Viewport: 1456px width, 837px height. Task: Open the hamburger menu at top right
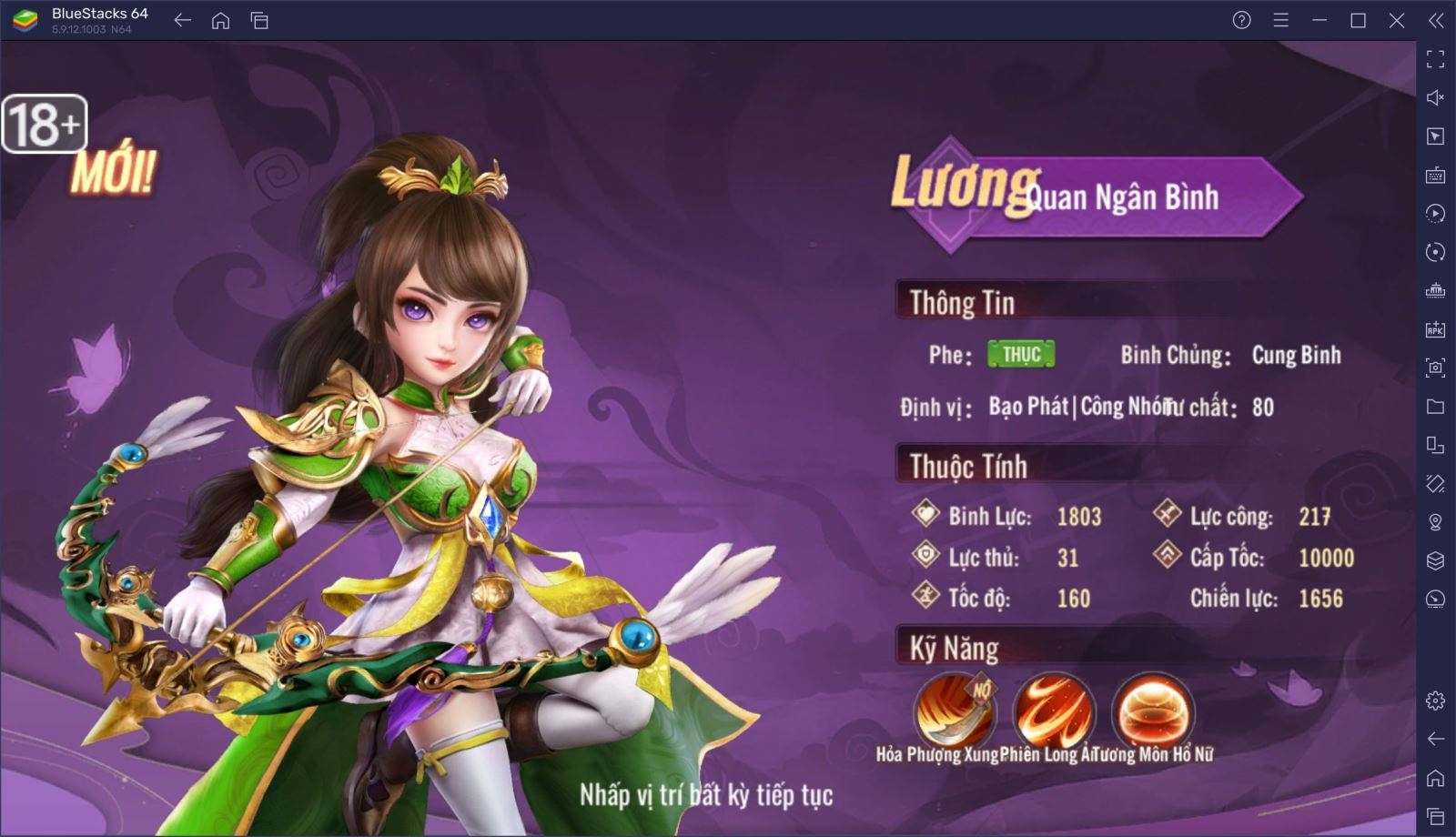(x=1281, y=18)
